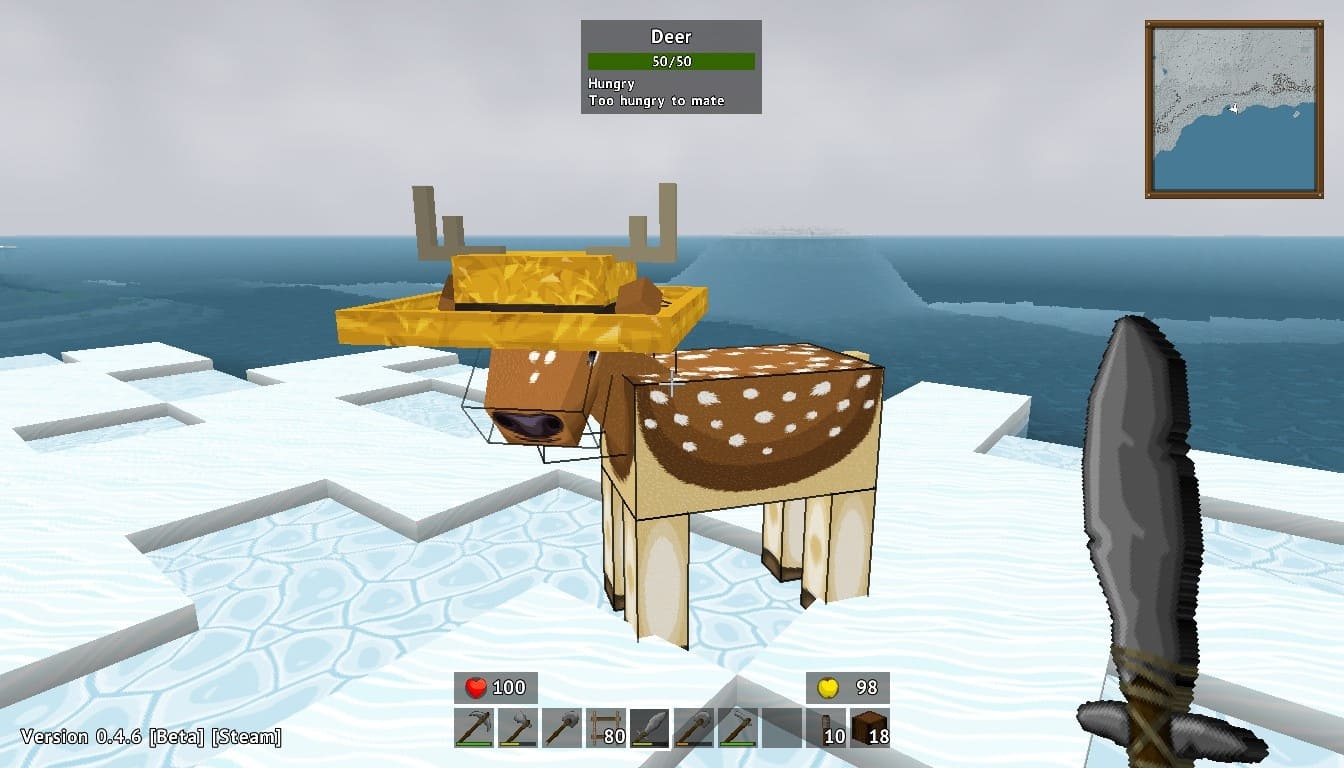Select the ladder stack of 80
Image resolution: width=1344 pixels, height=768 pixels.
(x=606, y=727)
